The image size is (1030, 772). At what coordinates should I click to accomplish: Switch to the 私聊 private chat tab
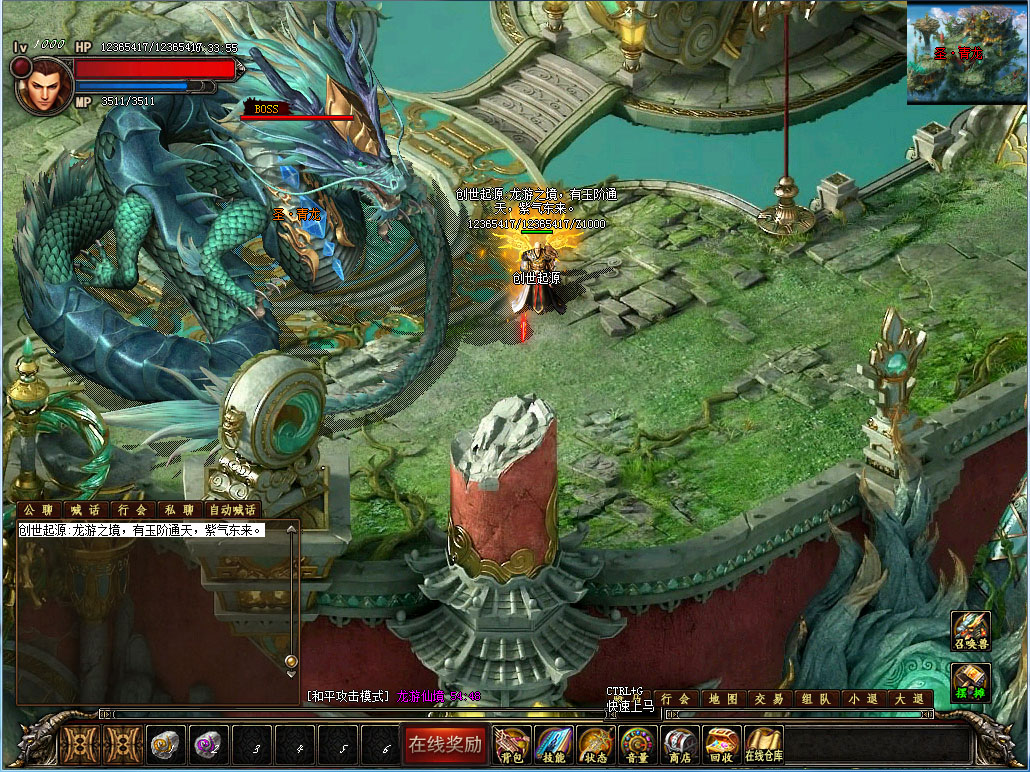[178, 510]
